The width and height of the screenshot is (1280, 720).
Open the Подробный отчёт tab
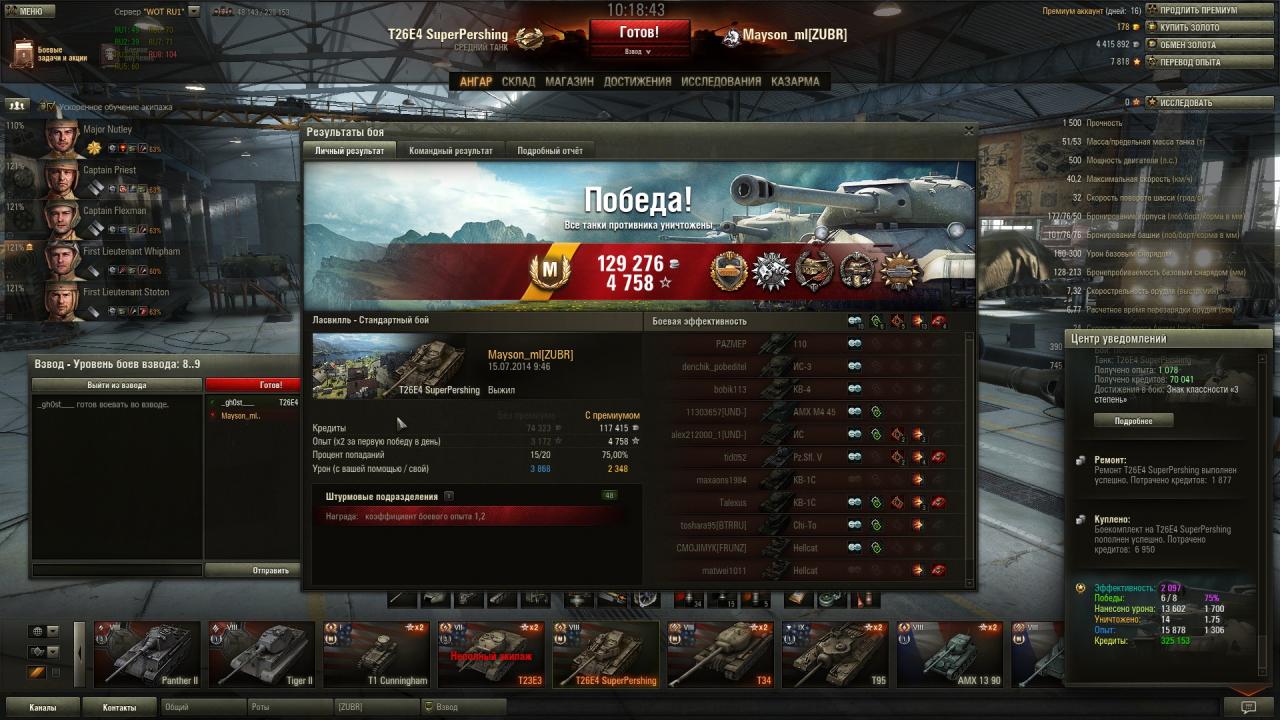click(x=549, y=150)
